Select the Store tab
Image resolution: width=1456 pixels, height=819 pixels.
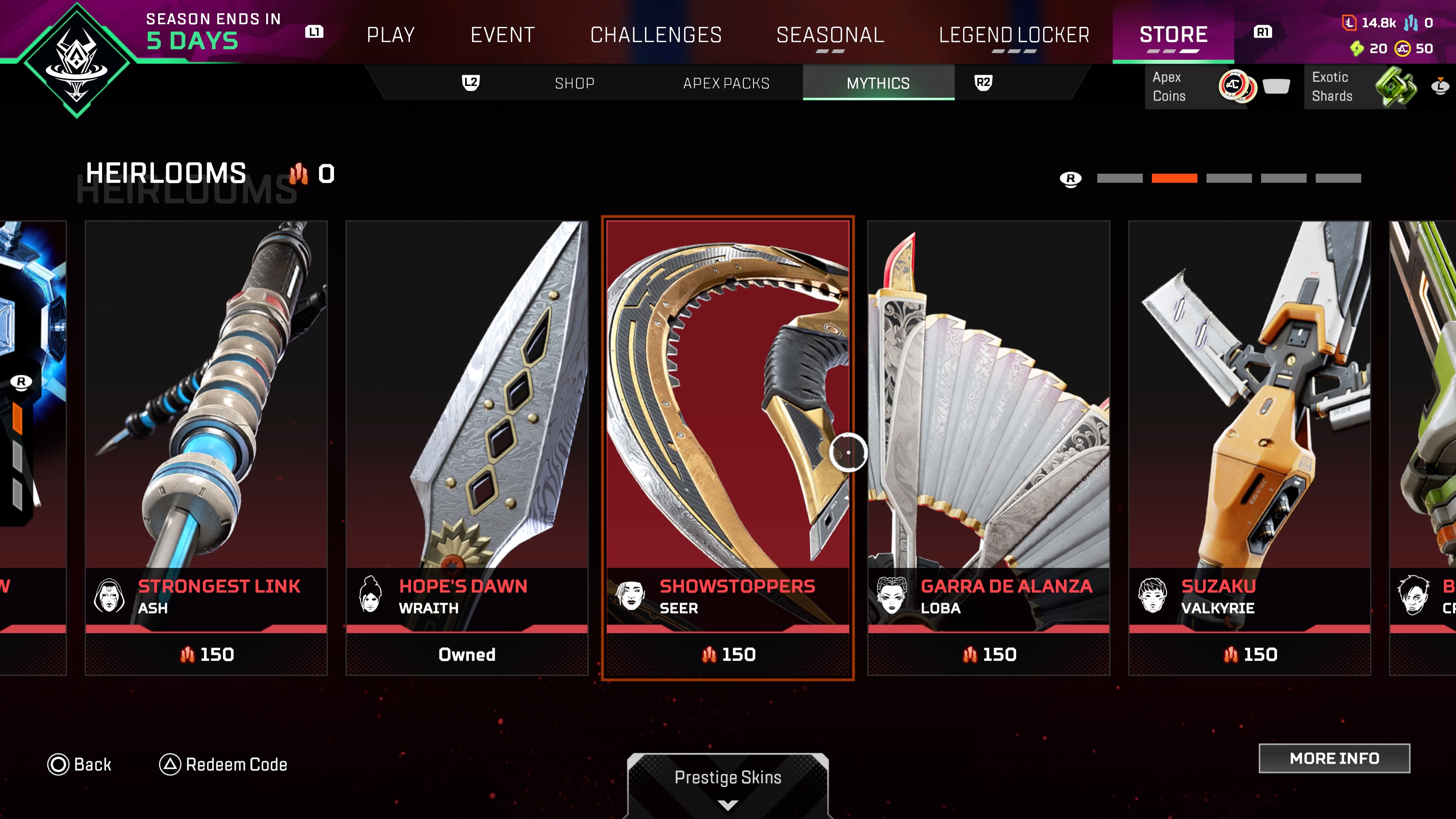[x=1173, y=35]
